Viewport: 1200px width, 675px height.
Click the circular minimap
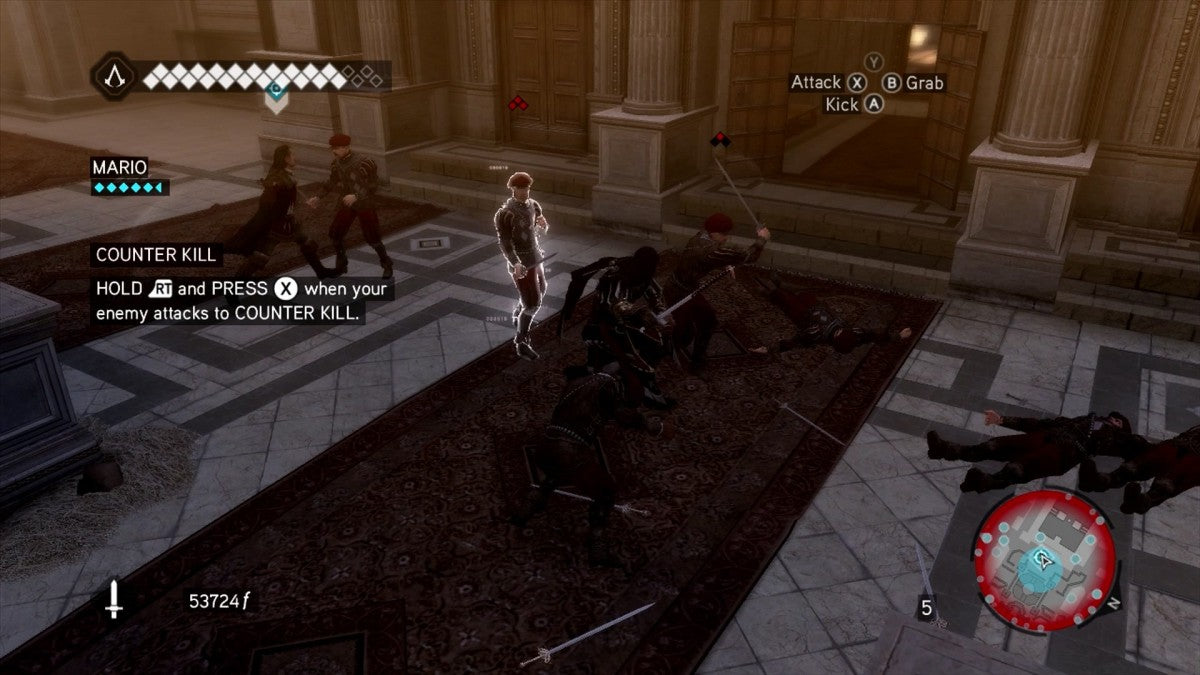[1044, 561]
